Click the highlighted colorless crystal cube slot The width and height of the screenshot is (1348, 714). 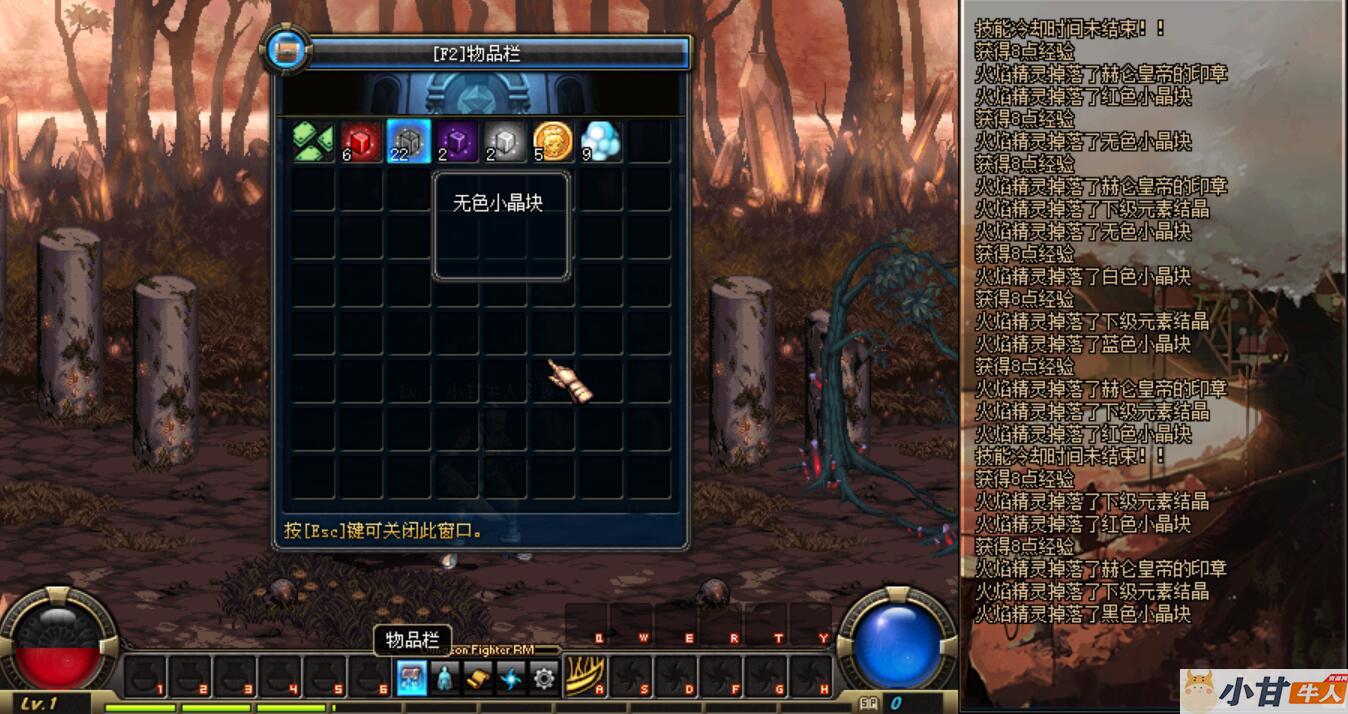[409, 141]
